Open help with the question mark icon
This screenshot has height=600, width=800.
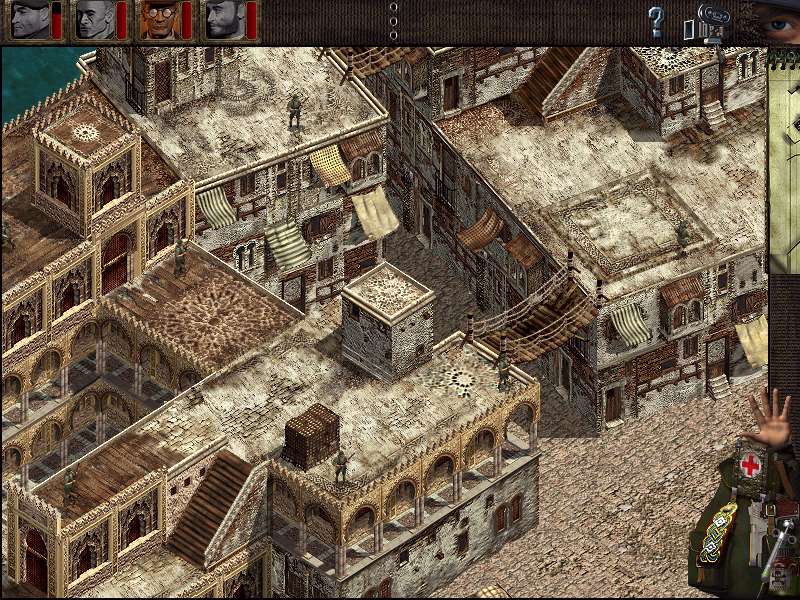pos(656,21)
